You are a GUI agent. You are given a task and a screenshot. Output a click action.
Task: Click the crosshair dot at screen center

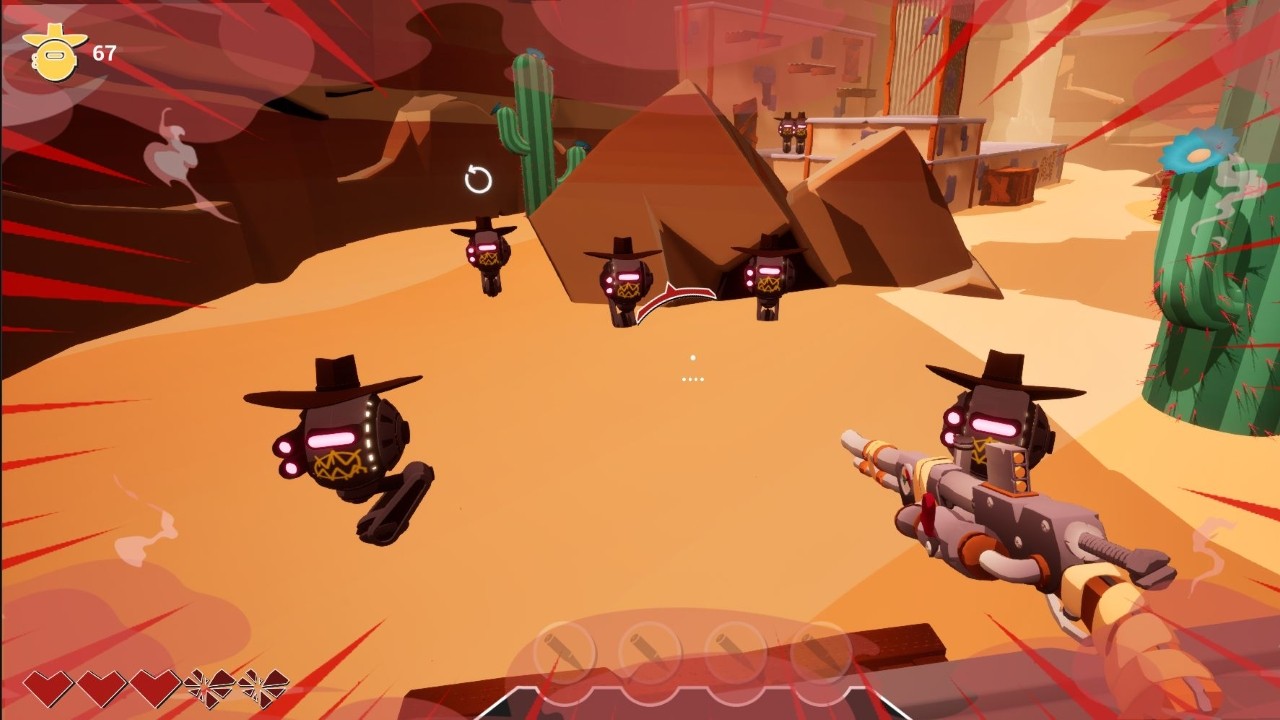click(692, 357)
